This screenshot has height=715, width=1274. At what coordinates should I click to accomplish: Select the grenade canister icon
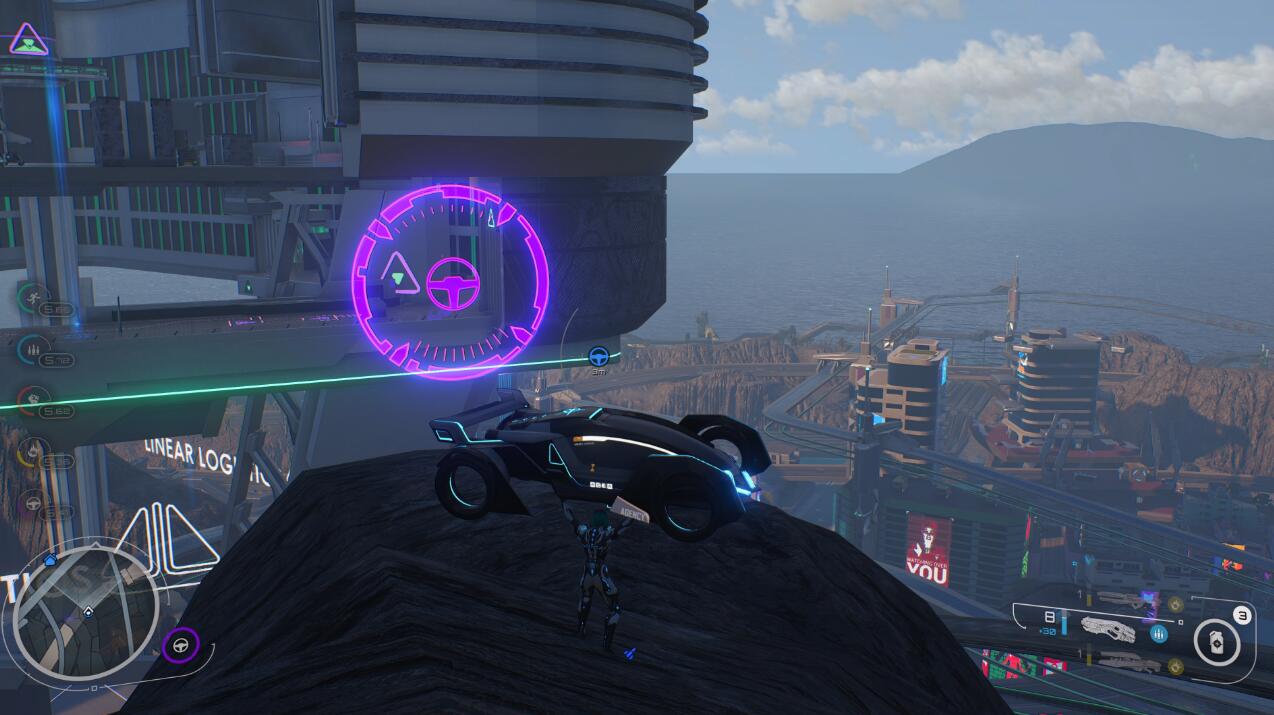click(1217, 642)
